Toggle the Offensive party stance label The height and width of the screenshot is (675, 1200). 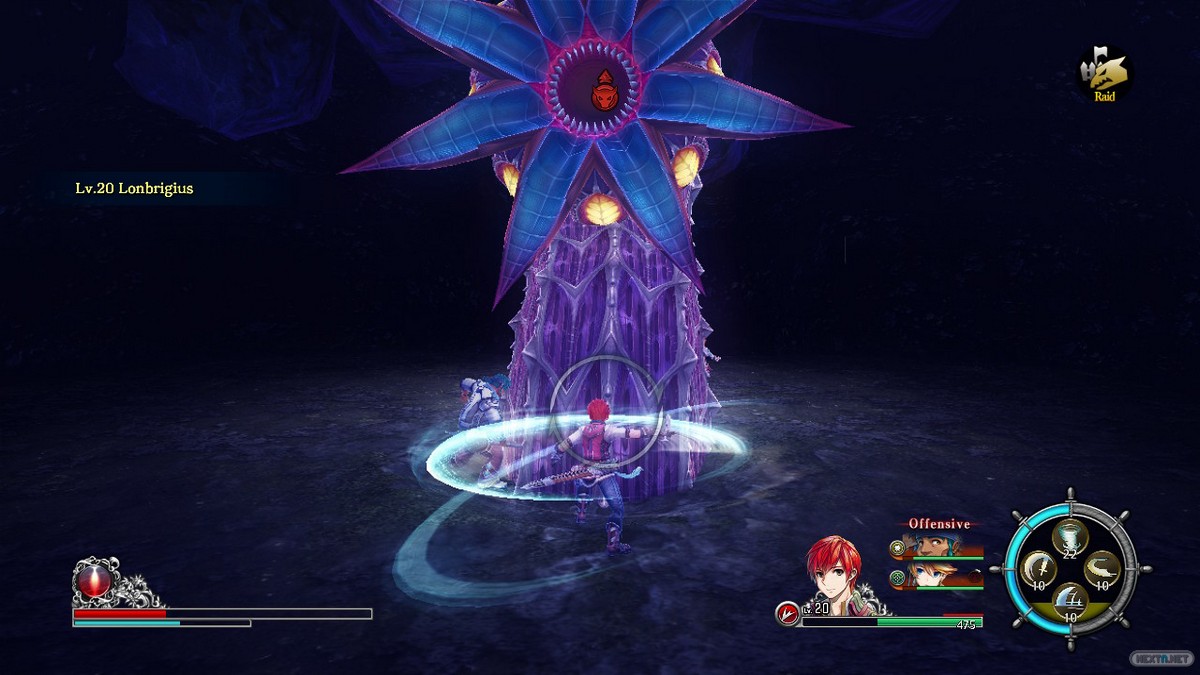[x=938, y=523]
